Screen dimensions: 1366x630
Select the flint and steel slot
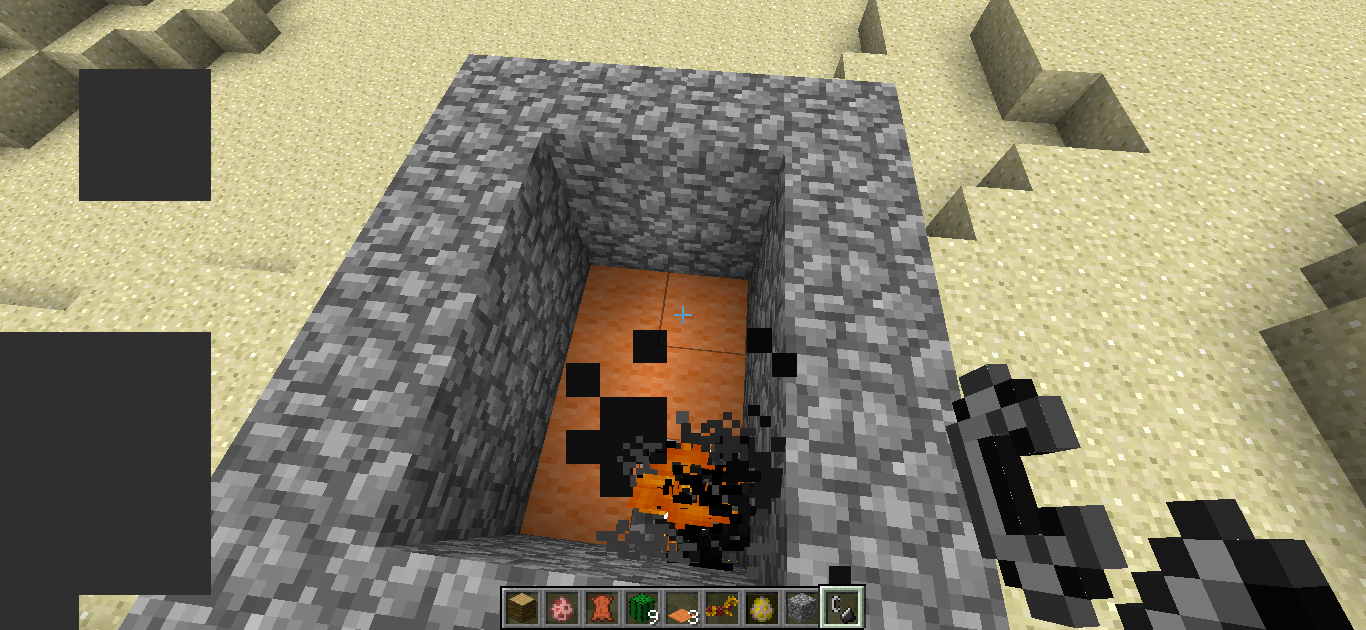coord(839,606)
